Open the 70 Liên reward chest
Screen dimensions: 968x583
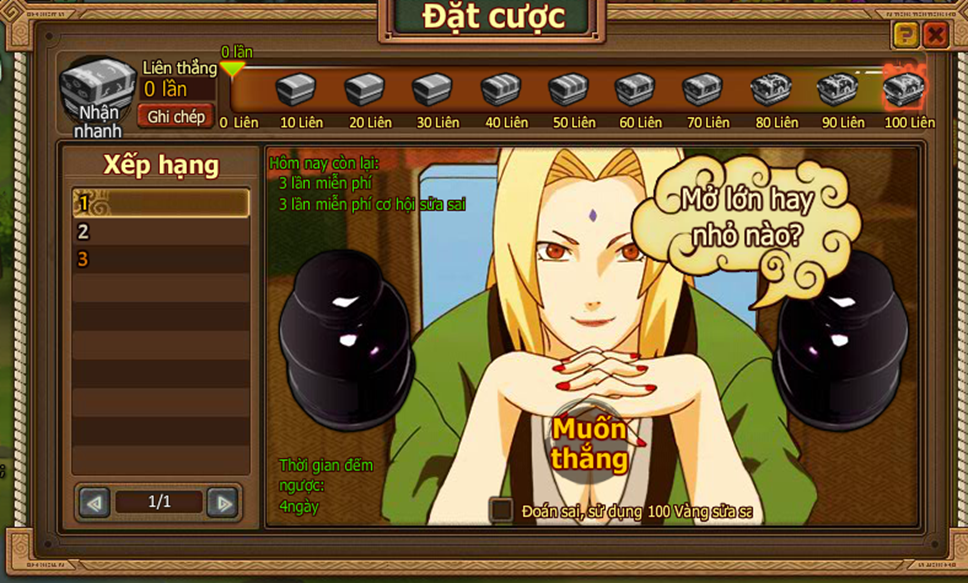click(x=703, y=91)
